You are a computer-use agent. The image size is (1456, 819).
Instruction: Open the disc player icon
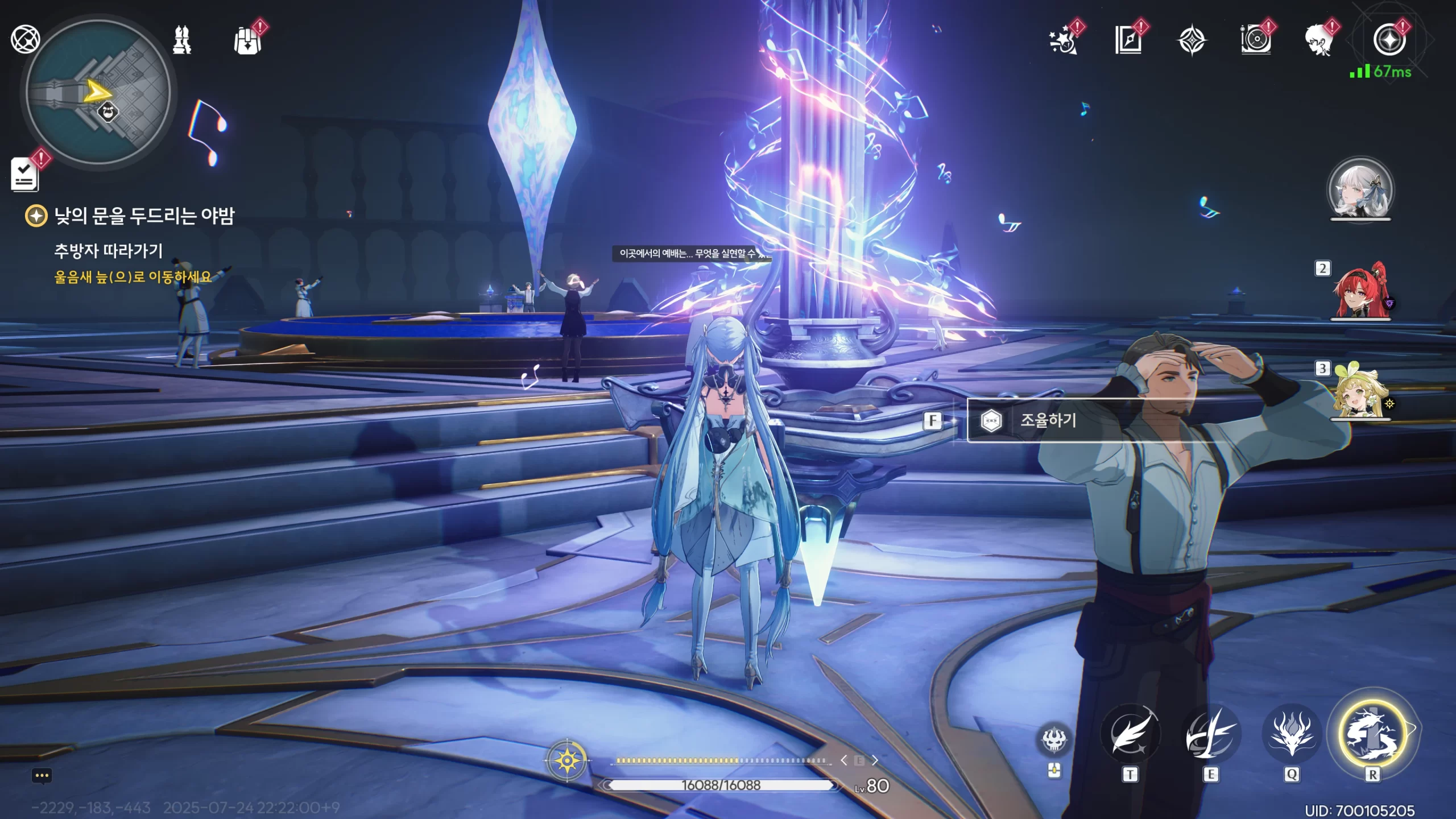pos(1255,40)
